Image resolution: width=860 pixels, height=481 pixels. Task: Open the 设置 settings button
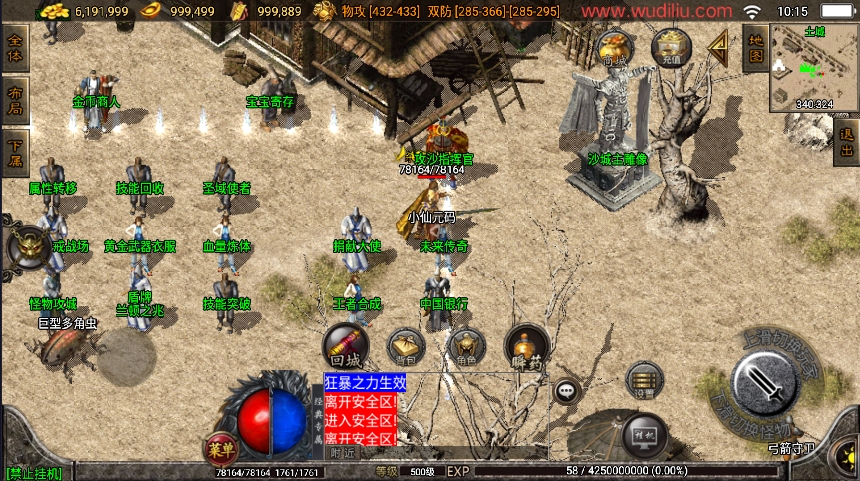point(644,379)
